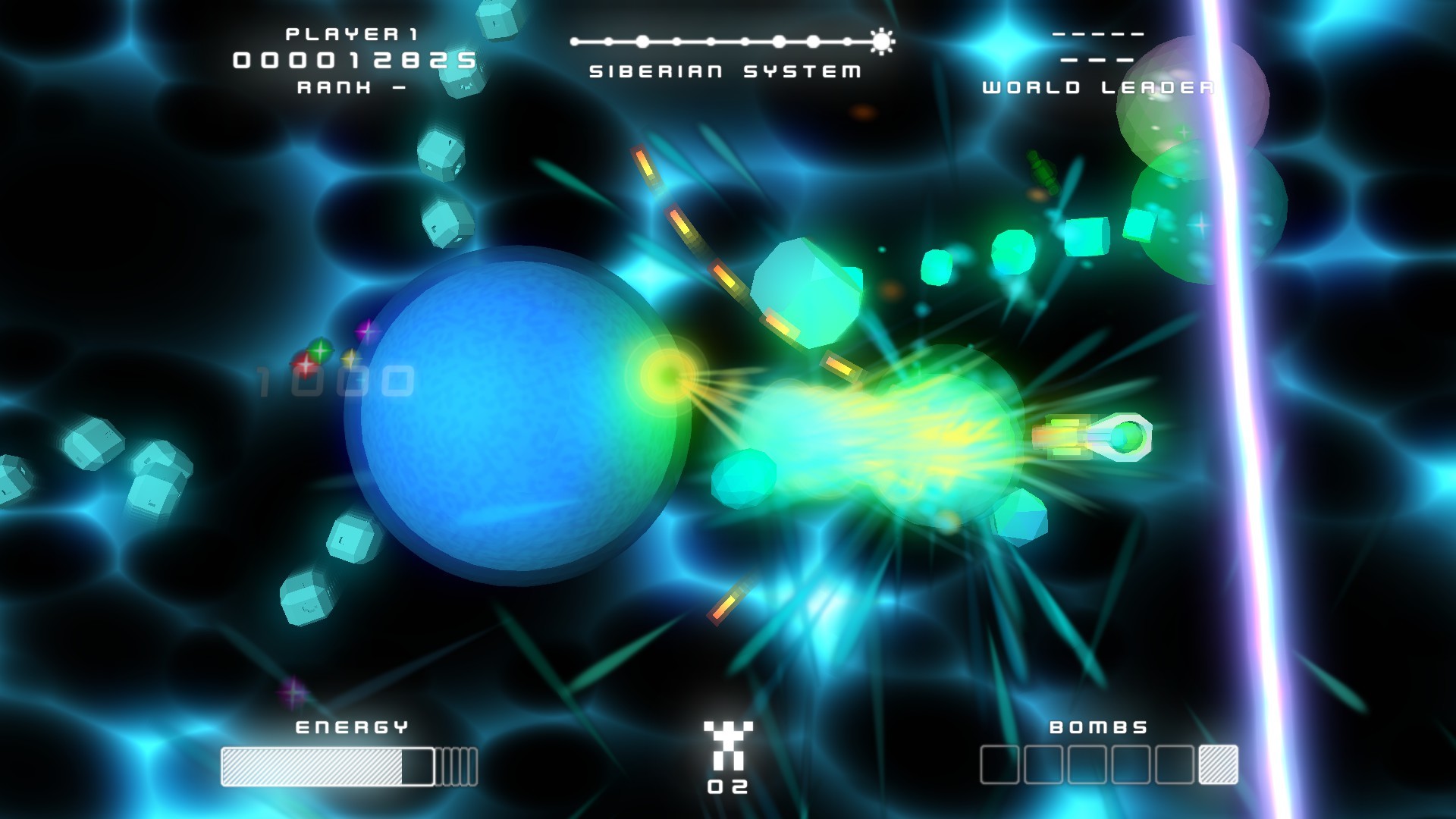Select the WORLD LEADER heading
This screenshot has width=1456, height=819.
1097,87
